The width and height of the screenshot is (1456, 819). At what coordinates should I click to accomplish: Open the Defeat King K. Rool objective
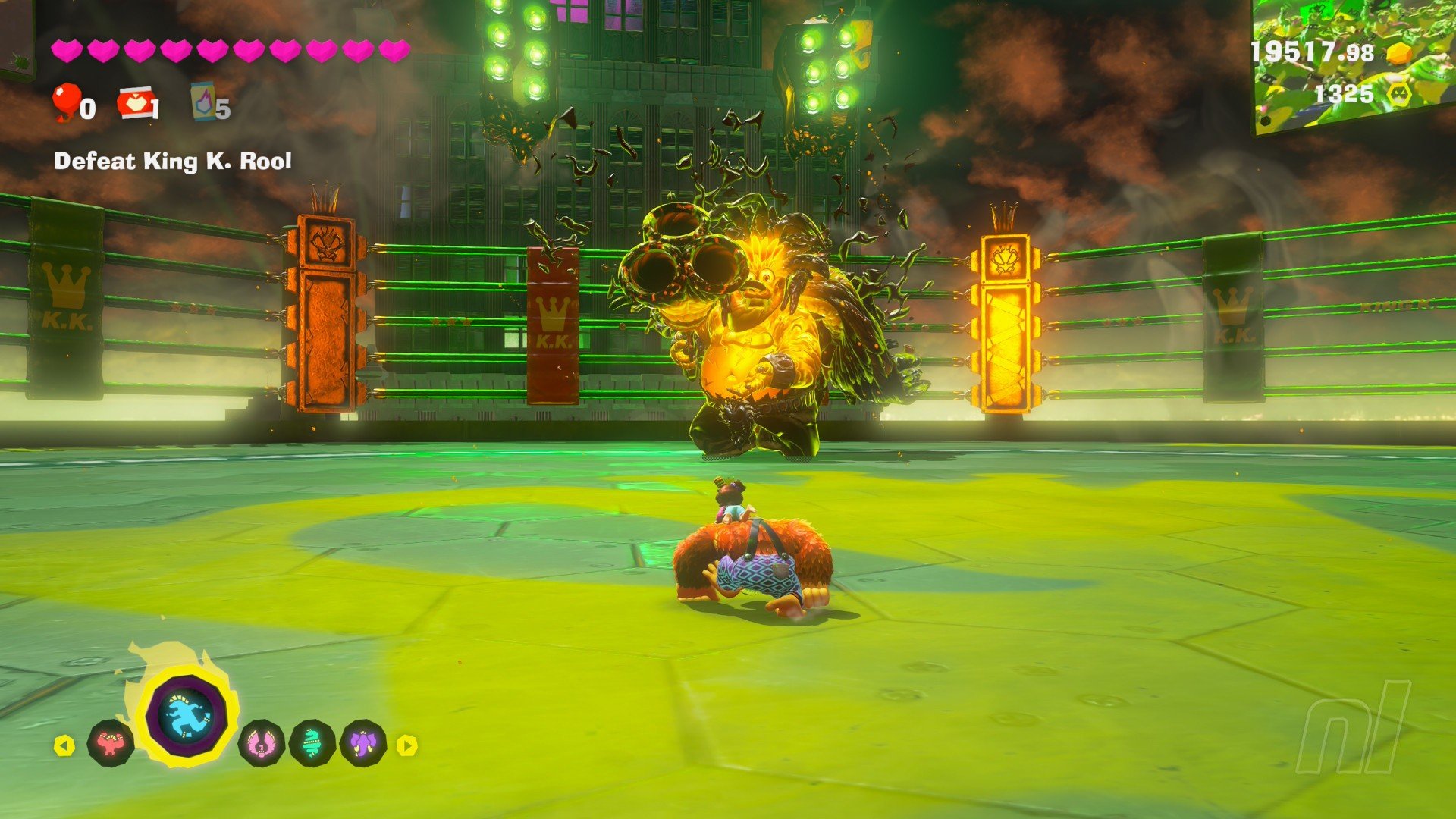(x=173, y=162)
